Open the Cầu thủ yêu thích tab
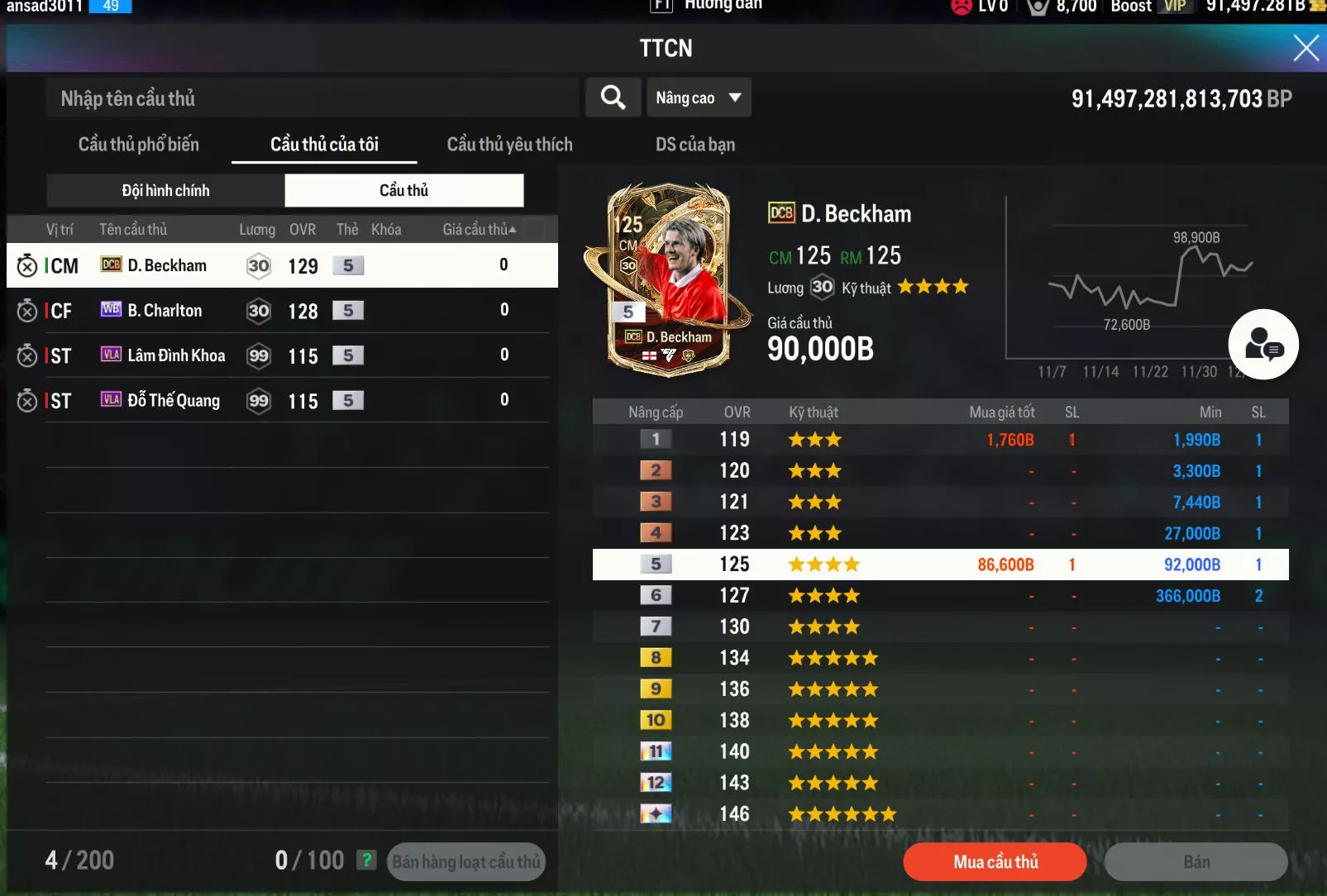 pos(509,145)
